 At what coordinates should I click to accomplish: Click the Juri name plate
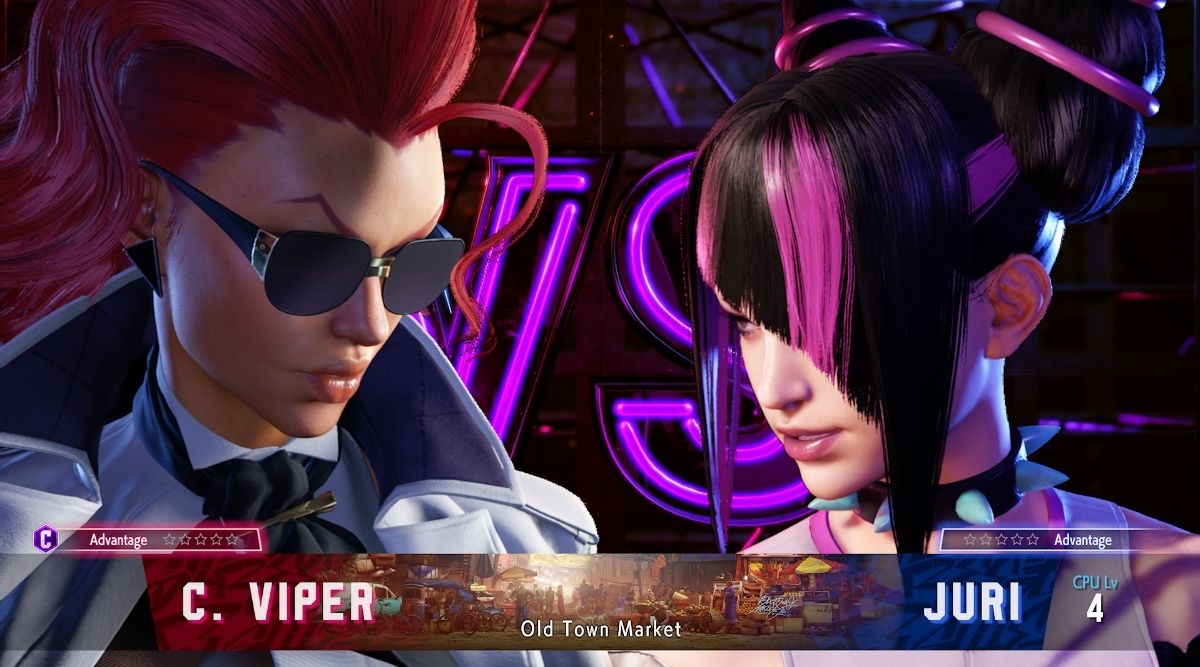(971, 603)
